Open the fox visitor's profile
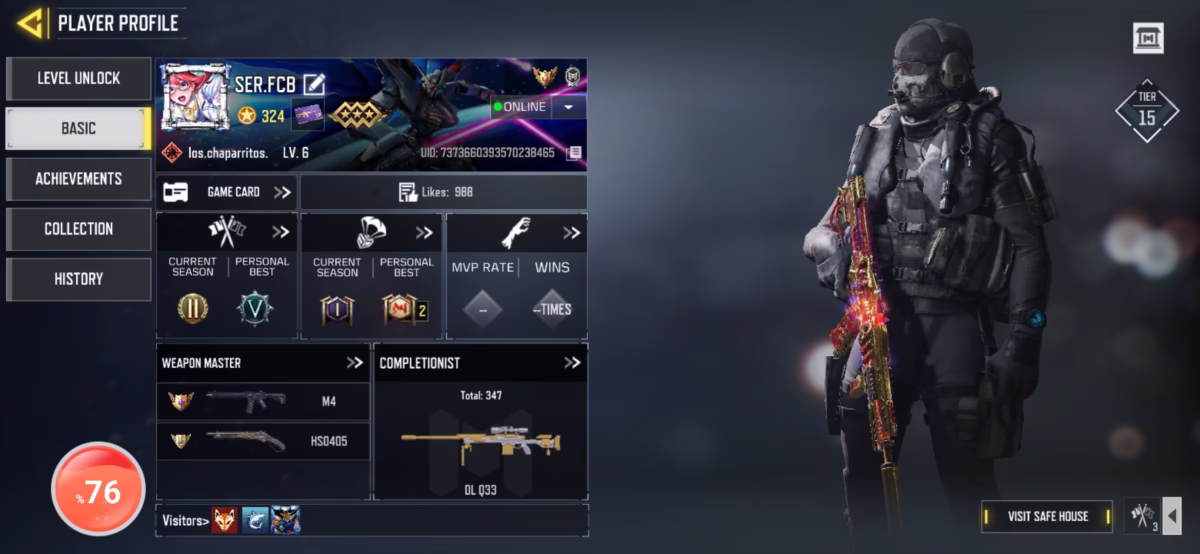 [x=224, y=520]
